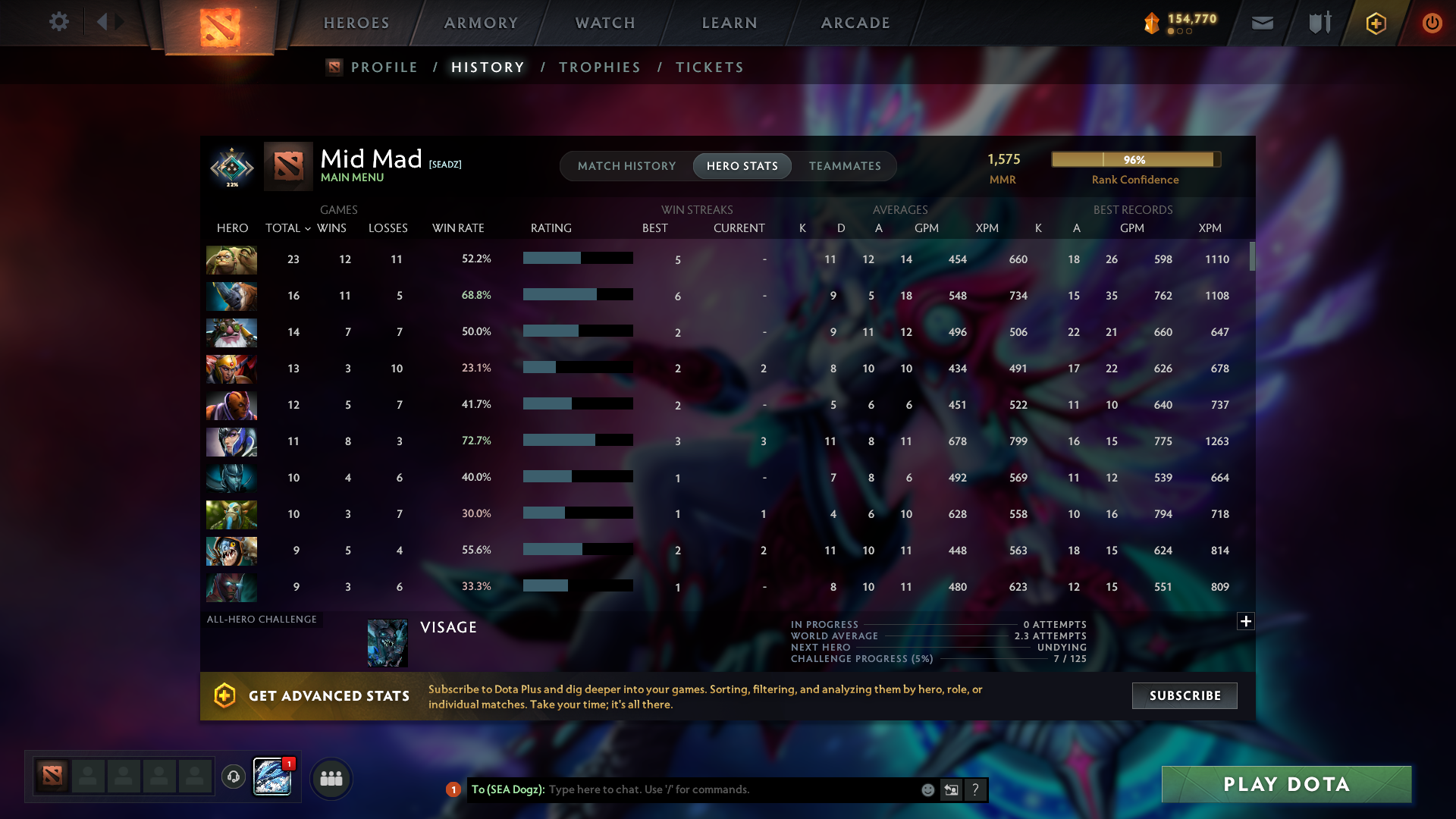Click the power button to exit Dota
Viewport: 1456px width, 819px height.
[x=1432, y=23]
